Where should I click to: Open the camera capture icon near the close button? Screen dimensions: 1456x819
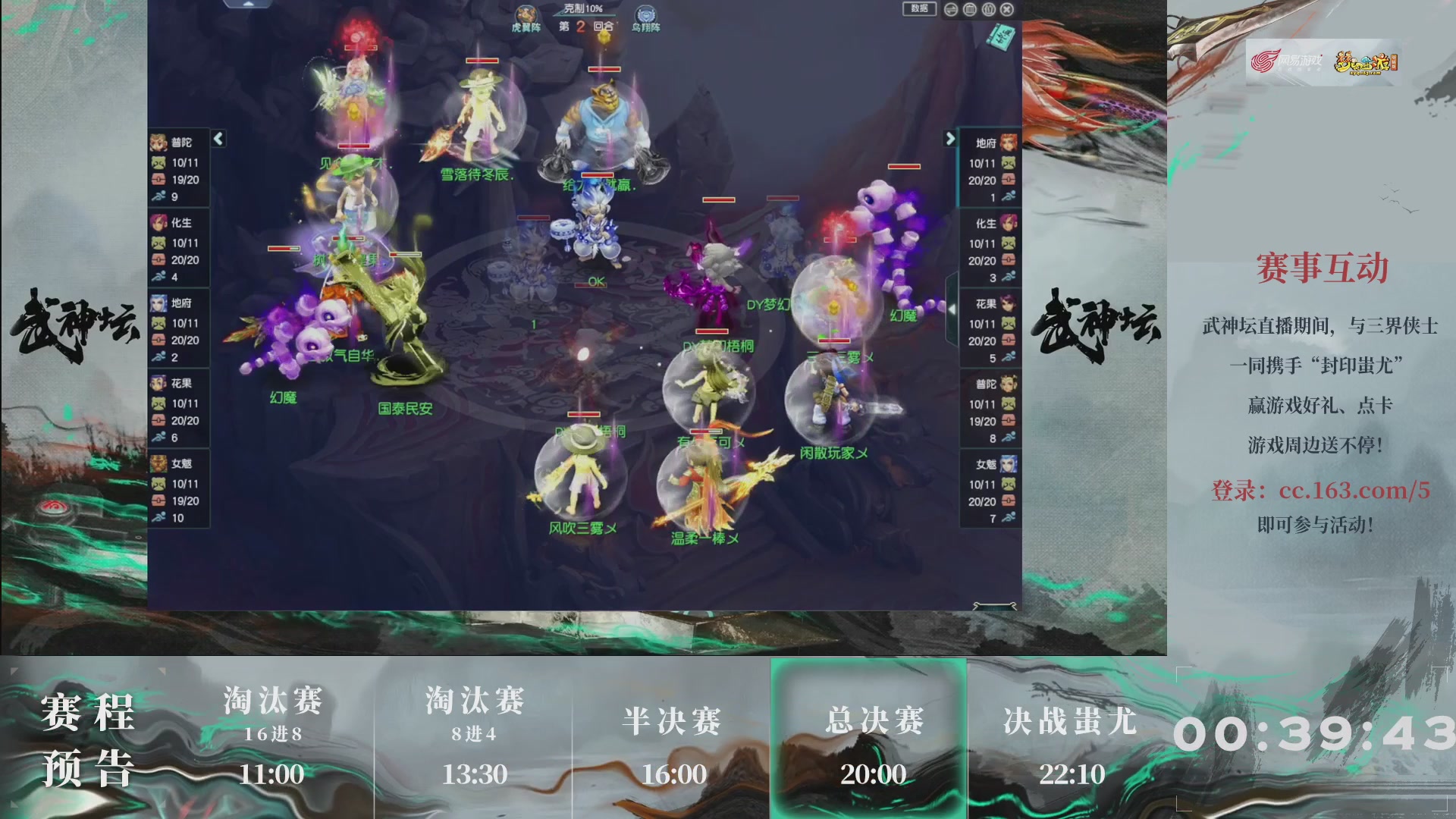click(988, 10)
